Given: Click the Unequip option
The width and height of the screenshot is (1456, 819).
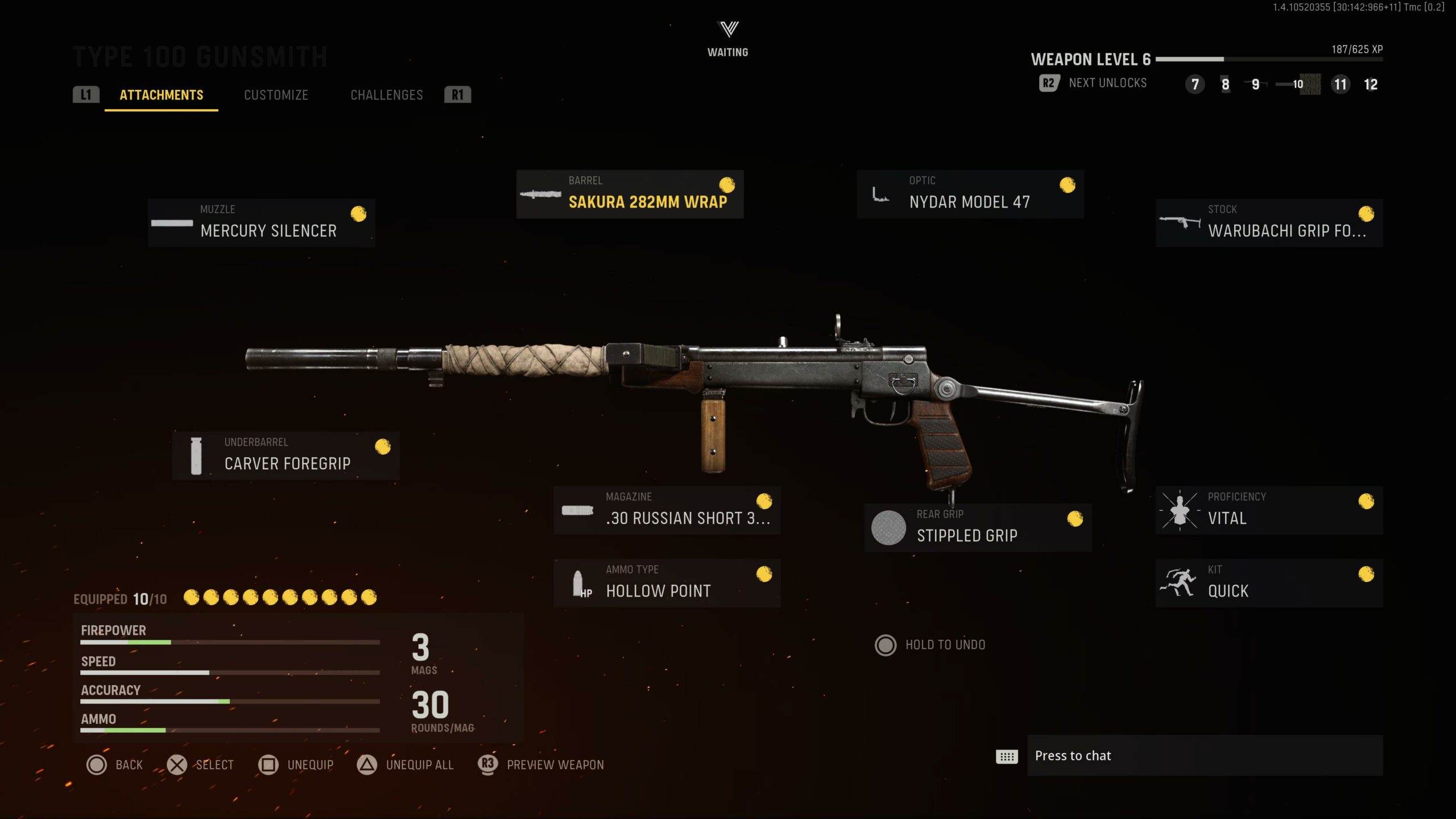Looking at the screenshot, I should click(296, 765).
